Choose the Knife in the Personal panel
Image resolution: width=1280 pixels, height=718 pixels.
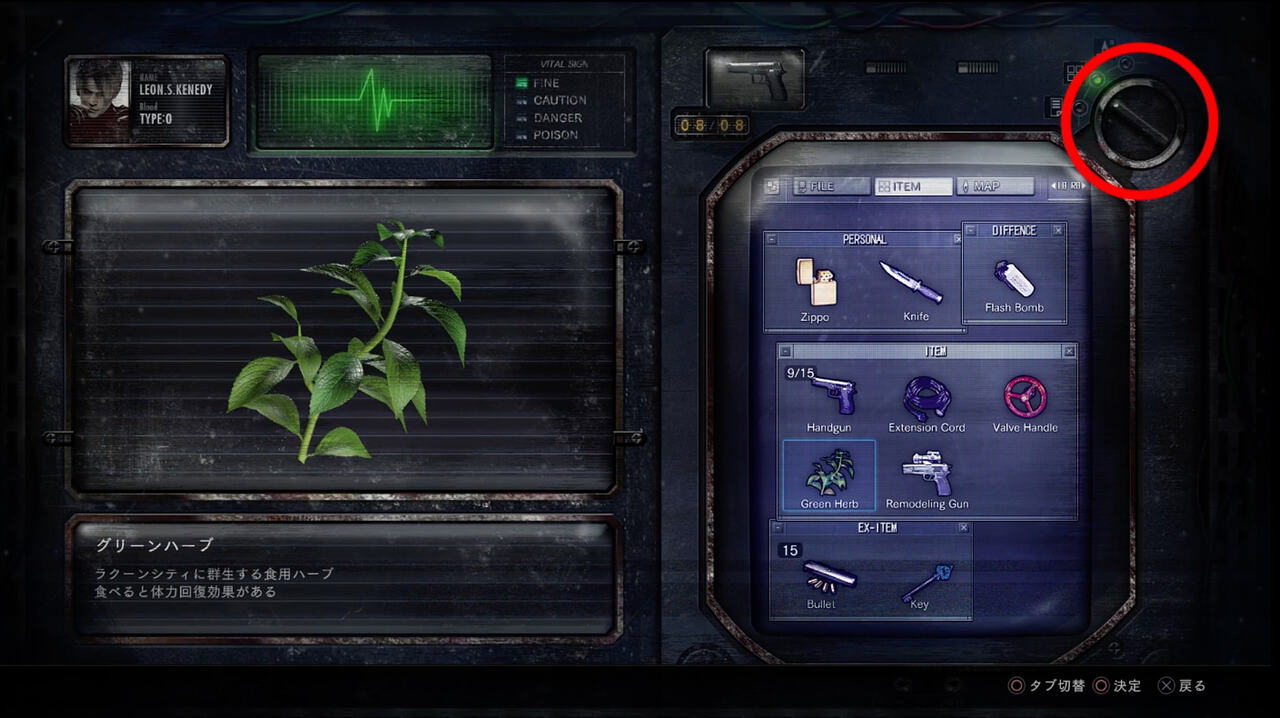point(910,290)
